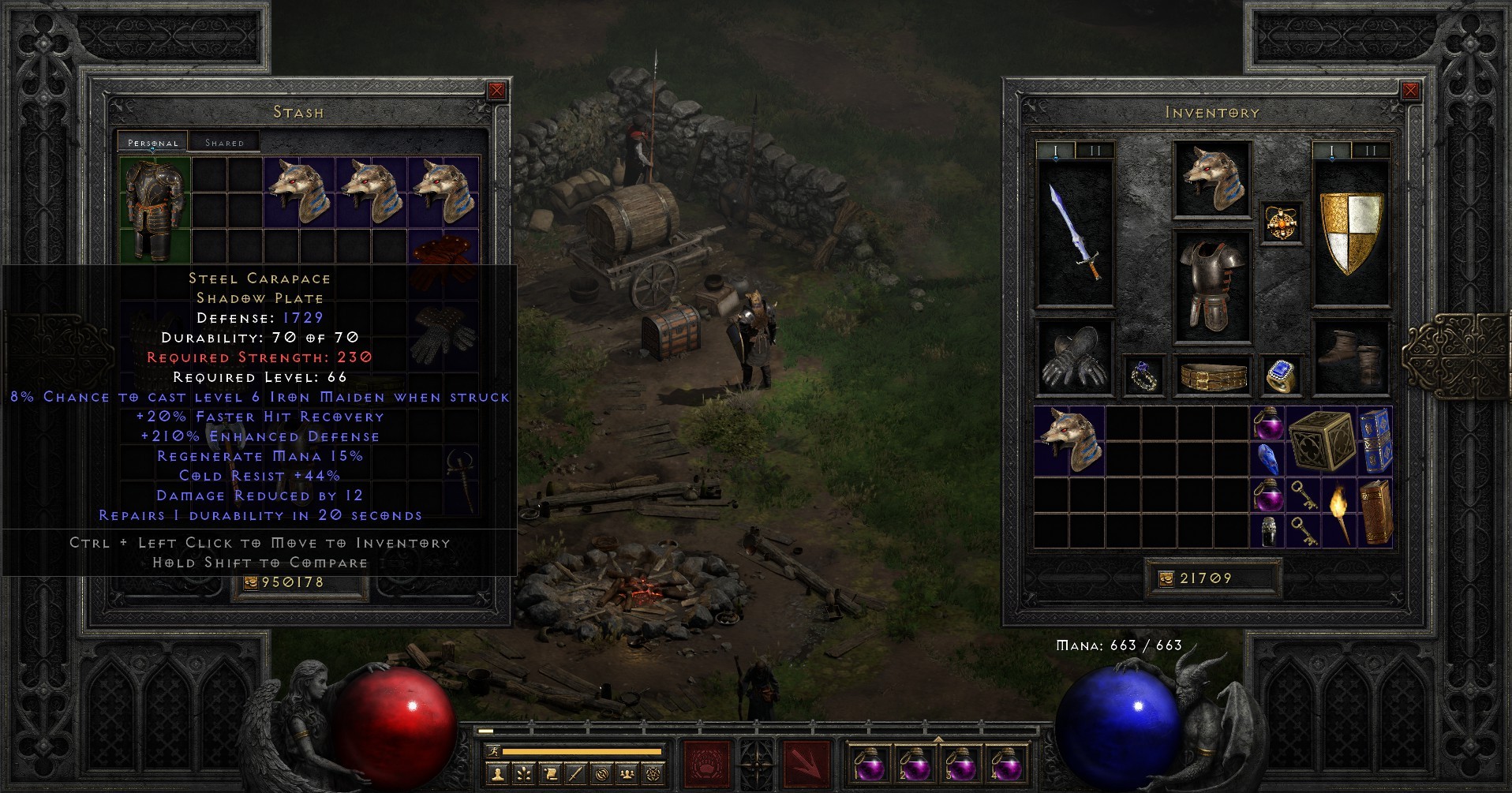This screenshot has height=793, width=1512.
Task: Toggle the run/walk button above the belt
Action: (x=493, y=752)
